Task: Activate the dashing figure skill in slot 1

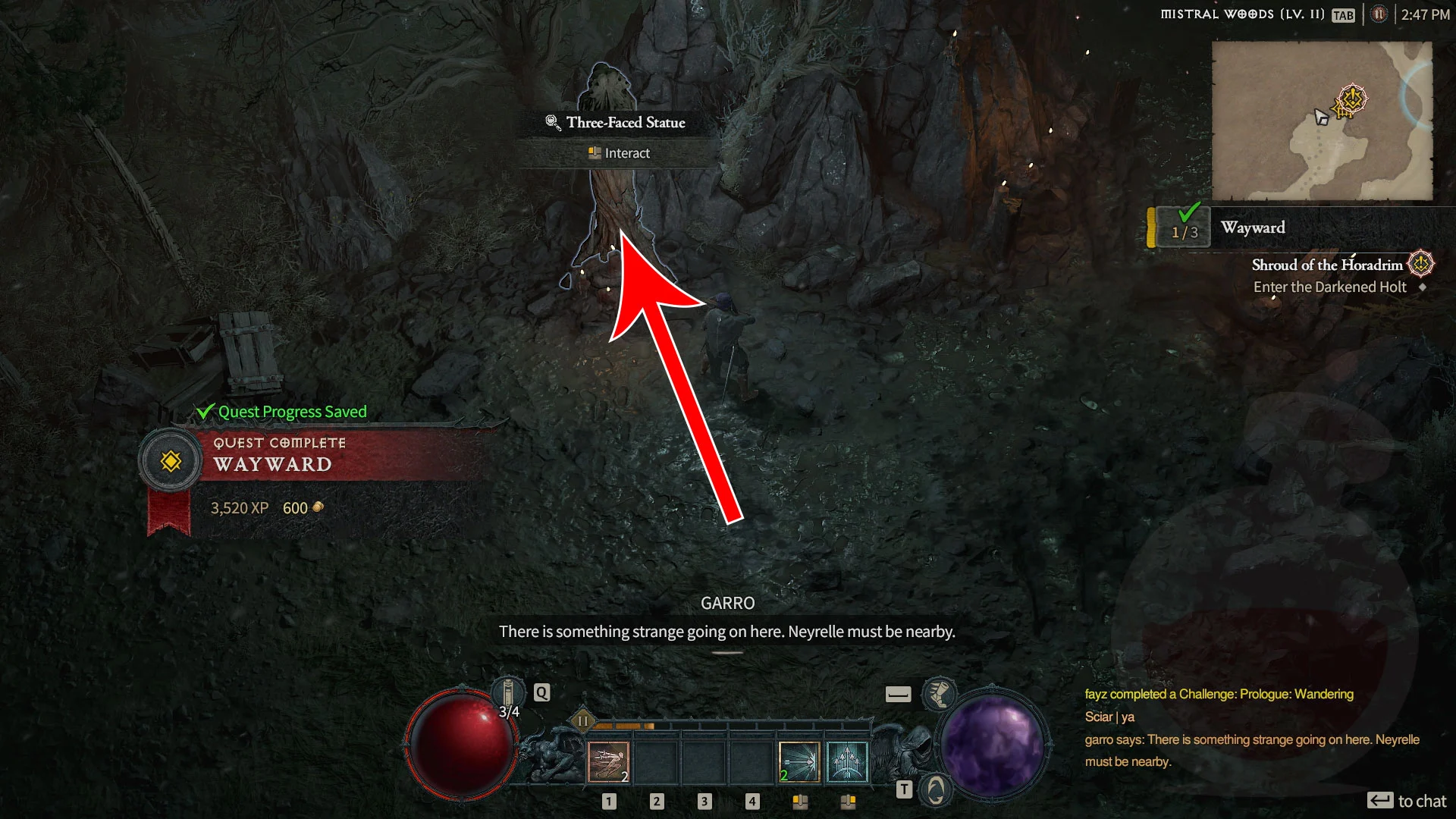Action: 608,761
